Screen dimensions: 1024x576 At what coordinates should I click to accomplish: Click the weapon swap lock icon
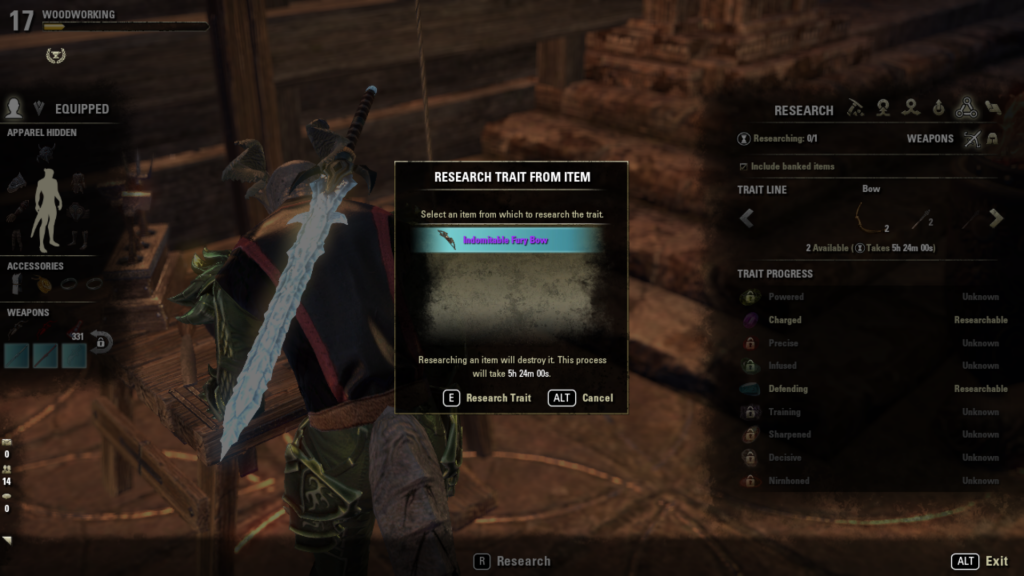(x=100, y=342)
